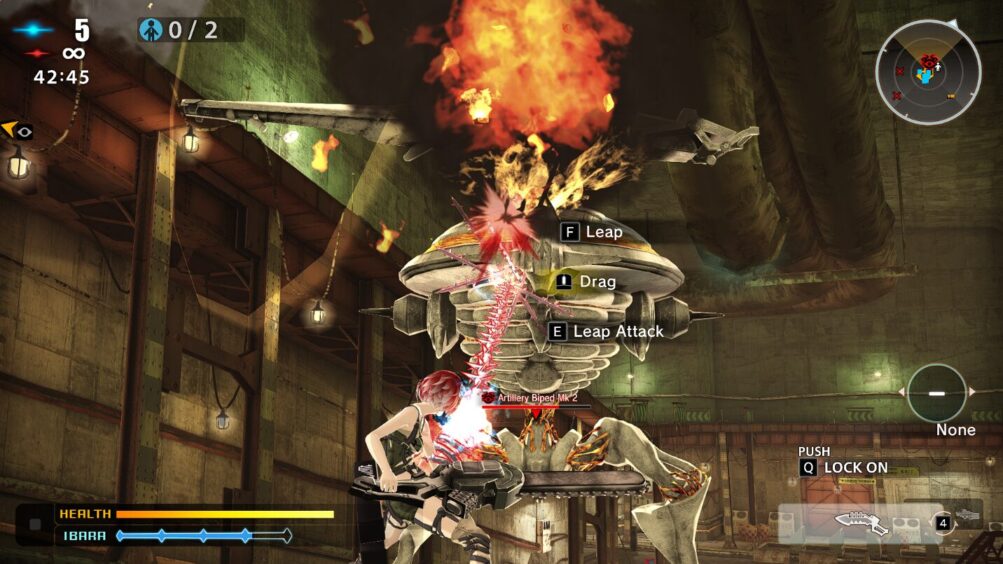Click the thorn type icon beside Ibara
This screenshot has width=1003, height=564.
(36, 524)
